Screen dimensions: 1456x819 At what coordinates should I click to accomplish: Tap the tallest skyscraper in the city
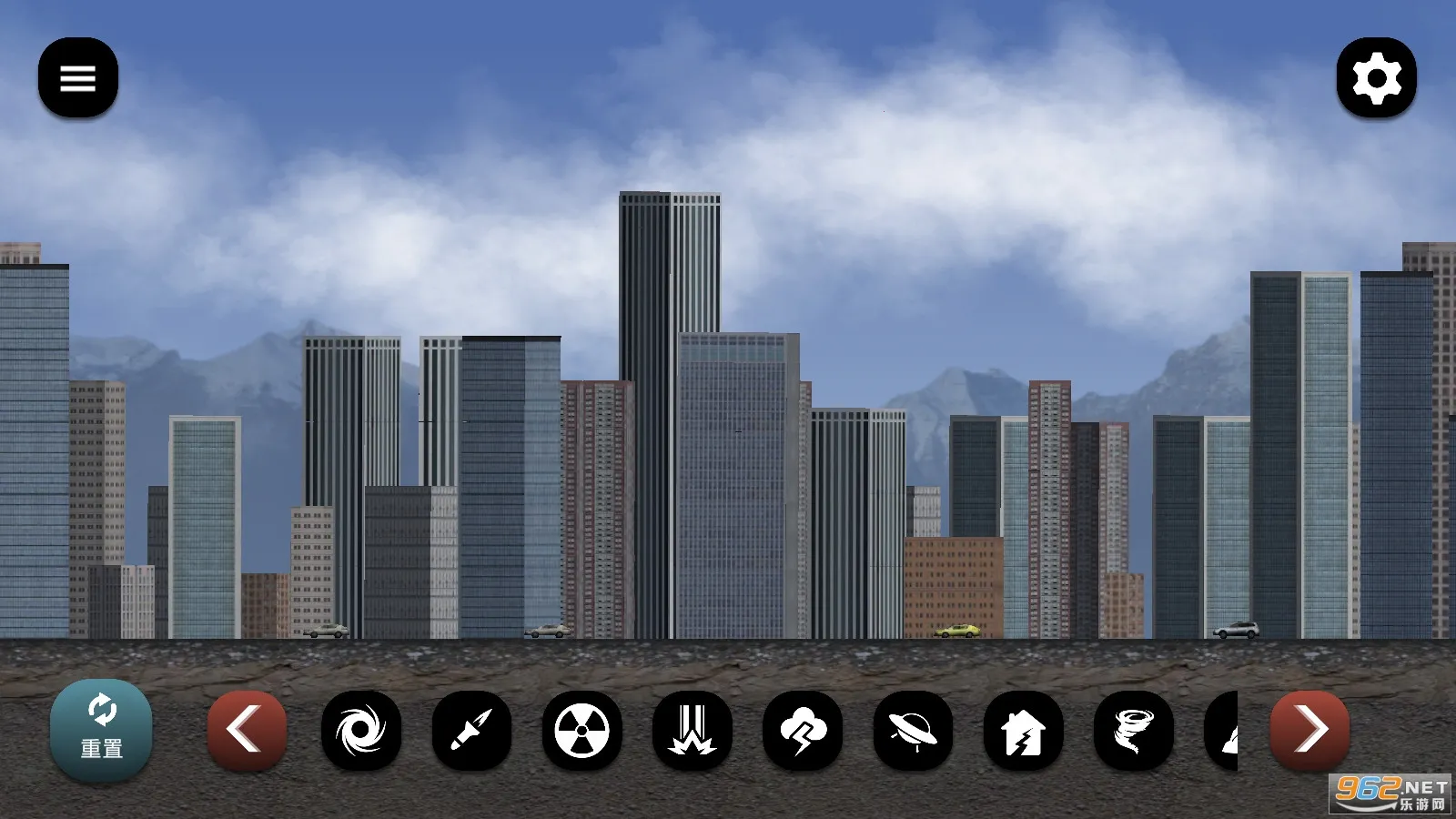click(669, 364)
